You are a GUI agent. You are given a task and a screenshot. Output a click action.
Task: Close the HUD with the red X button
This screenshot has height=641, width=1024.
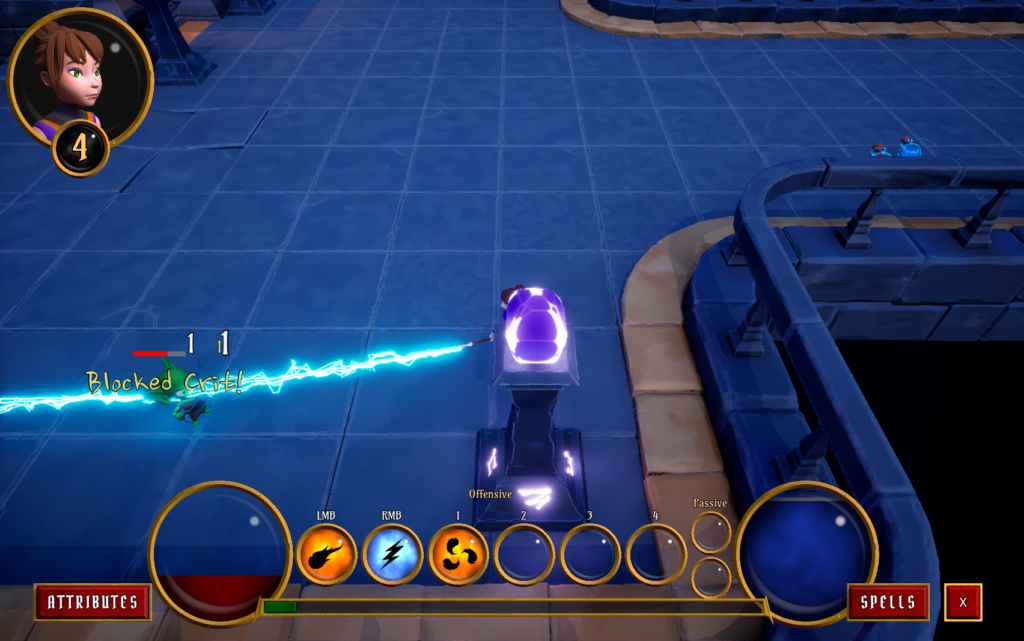coord(963,602)
